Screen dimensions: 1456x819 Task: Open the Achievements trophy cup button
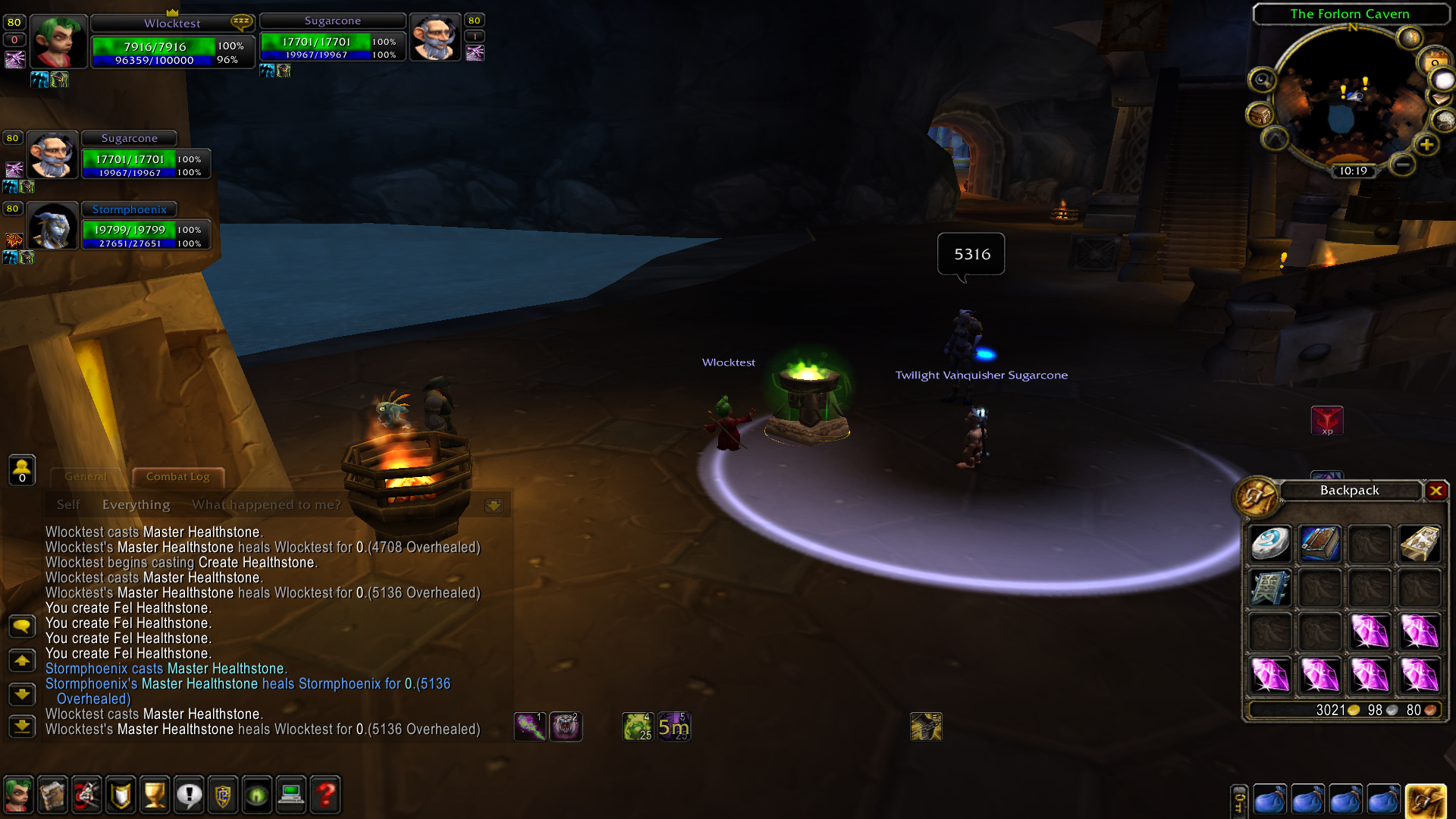pyautogui.click(x=155, y=795)
